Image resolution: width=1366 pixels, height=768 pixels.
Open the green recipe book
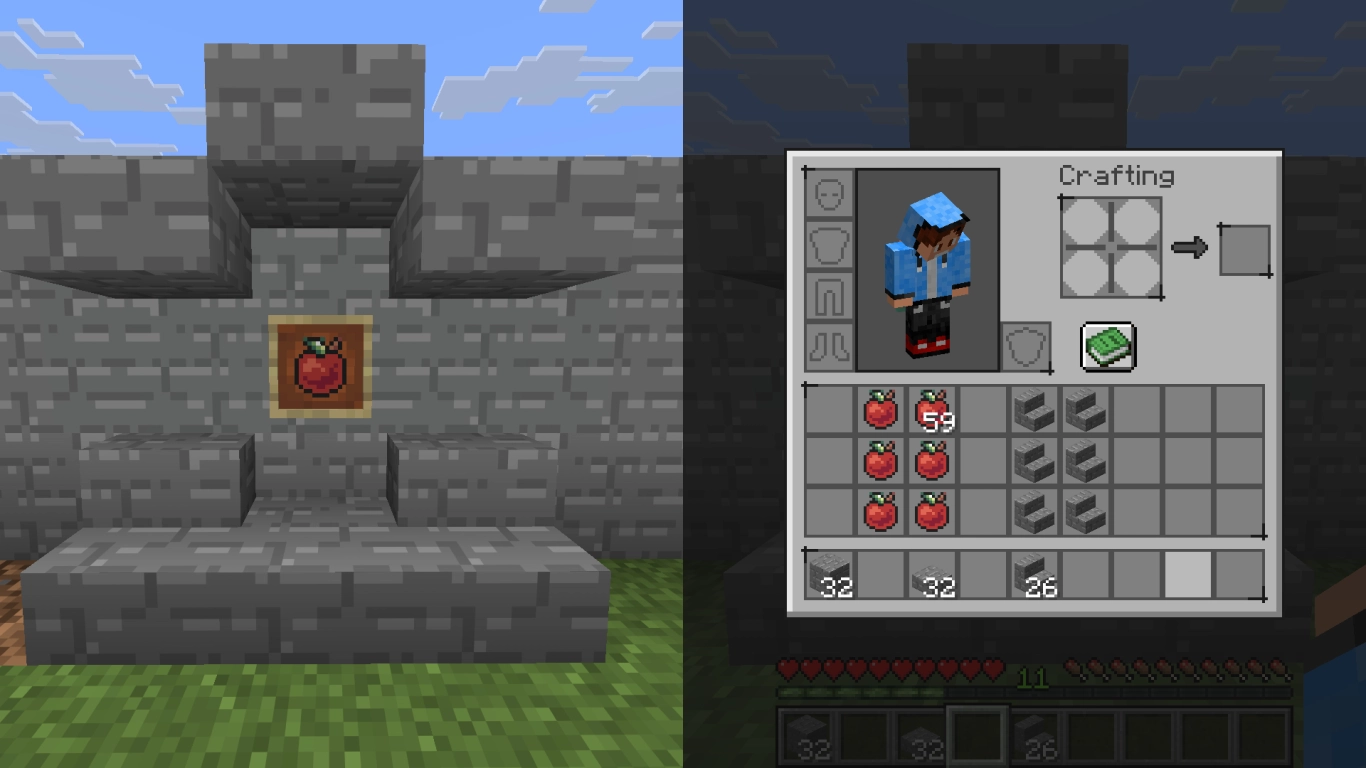[1109, 346]
